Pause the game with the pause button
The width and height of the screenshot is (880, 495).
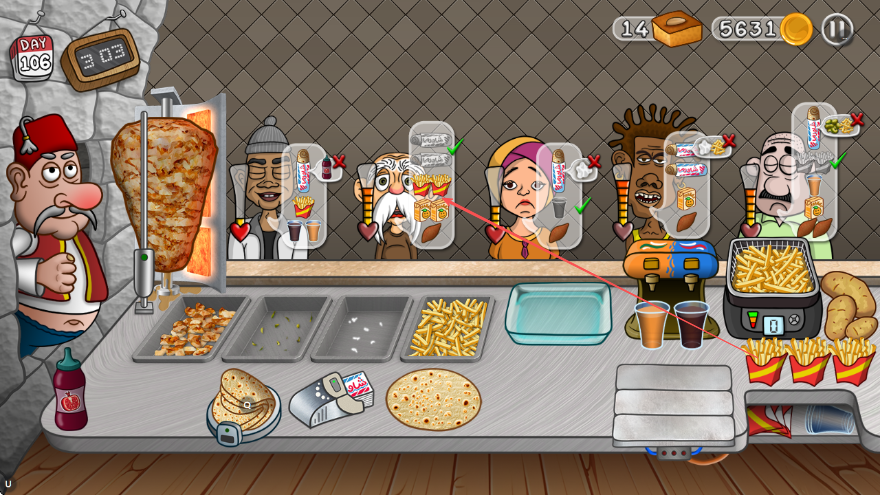pos(837,29)
